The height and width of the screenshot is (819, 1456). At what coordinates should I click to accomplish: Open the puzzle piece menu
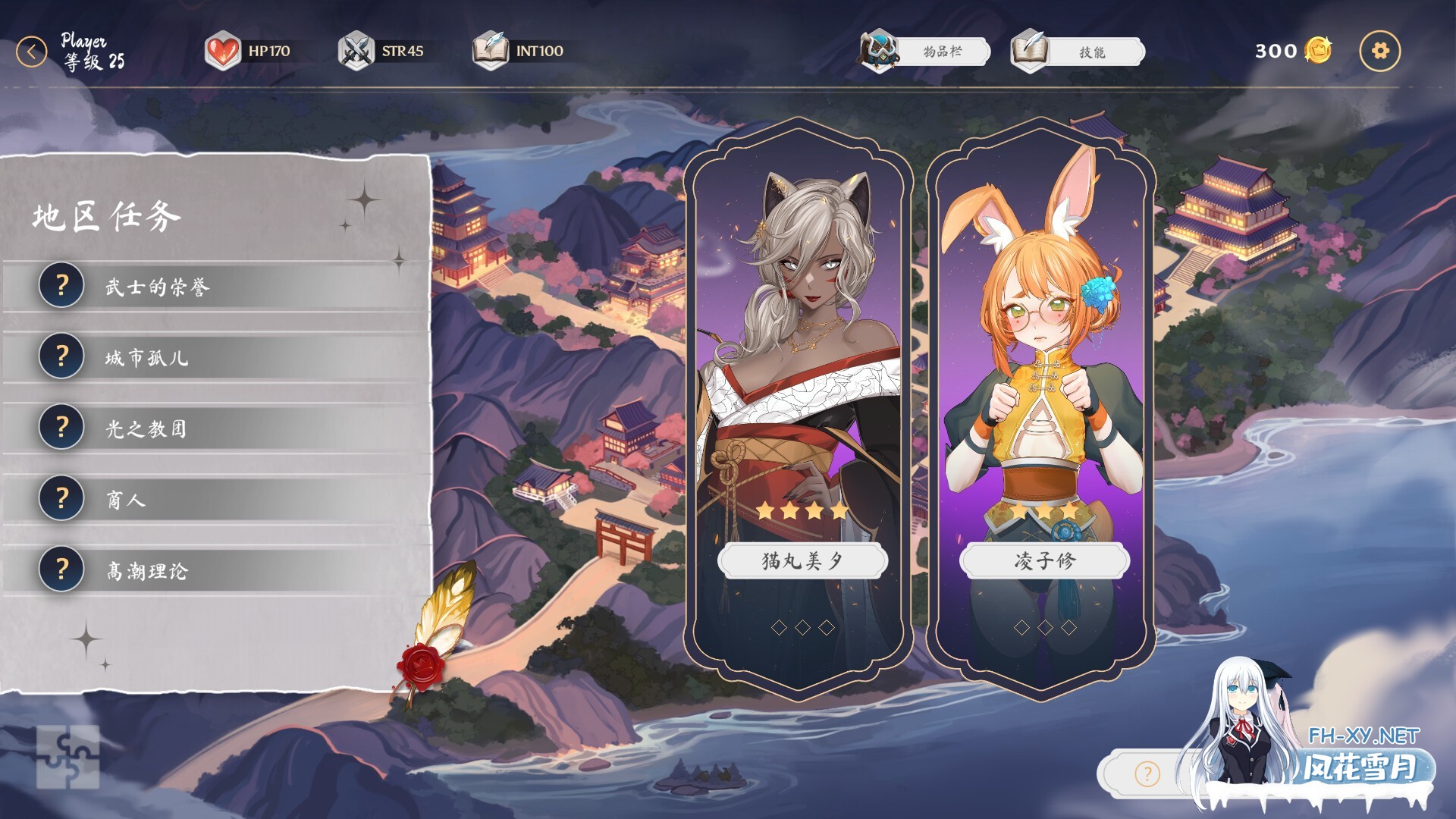[67, 757]
